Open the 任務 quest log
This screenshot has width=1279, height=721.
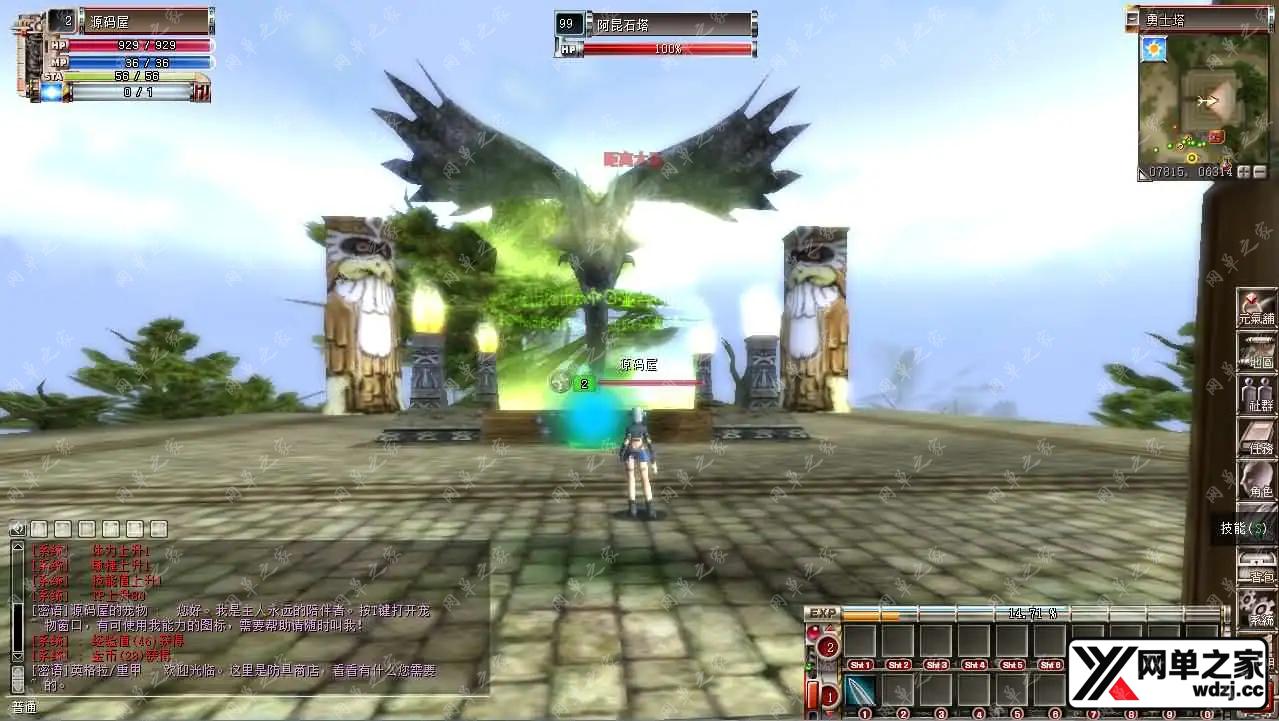coord(1256,437)
